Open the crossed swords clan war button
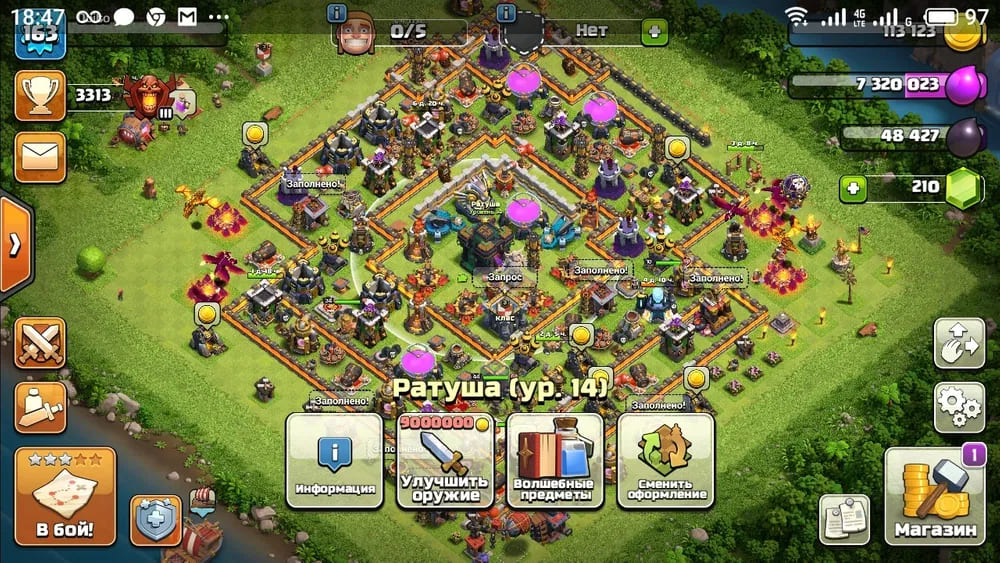This screenshot has height=563, width=1000. click(x=40, y=344)
